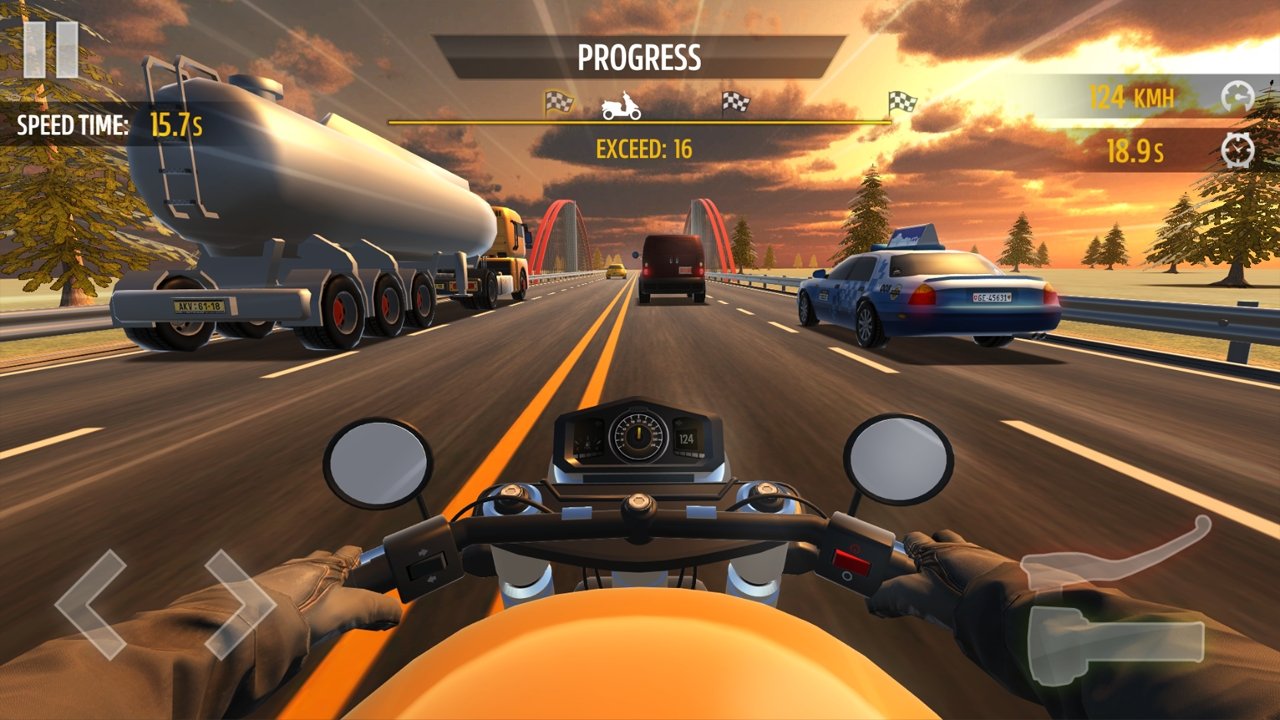This screenshot has width=1280, height=720.
Task: Steer left with the left arrow
Action: pos(90,602)
